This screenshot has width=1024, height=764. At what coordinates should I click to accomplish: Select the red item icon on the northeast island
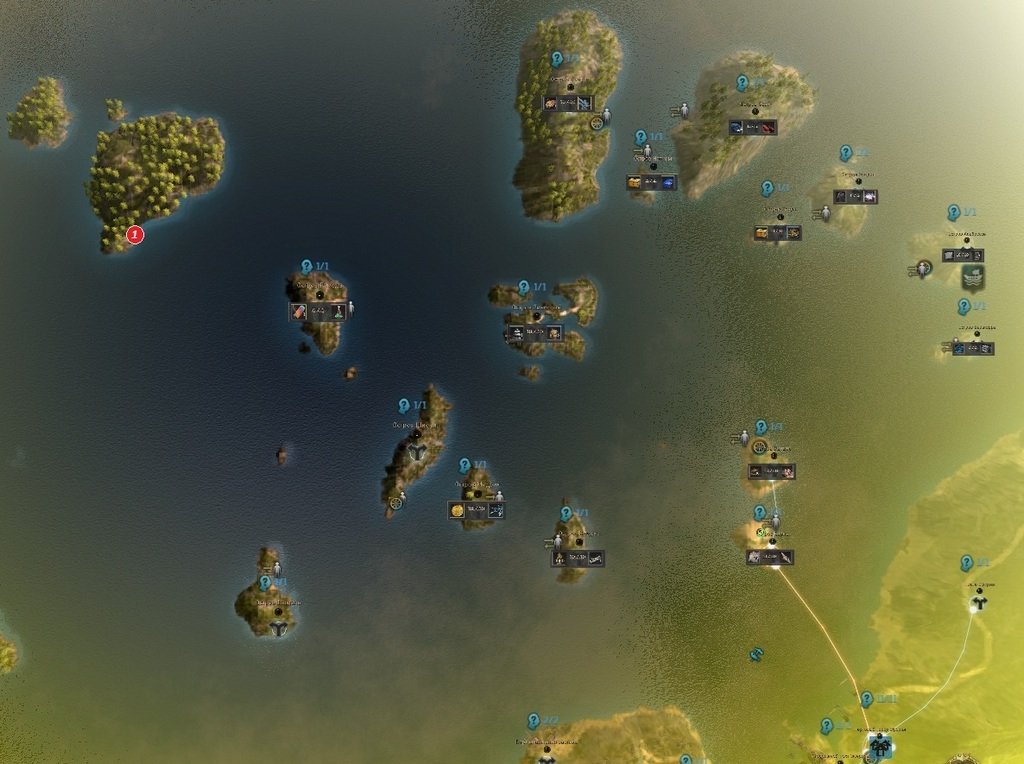(766, 128)
